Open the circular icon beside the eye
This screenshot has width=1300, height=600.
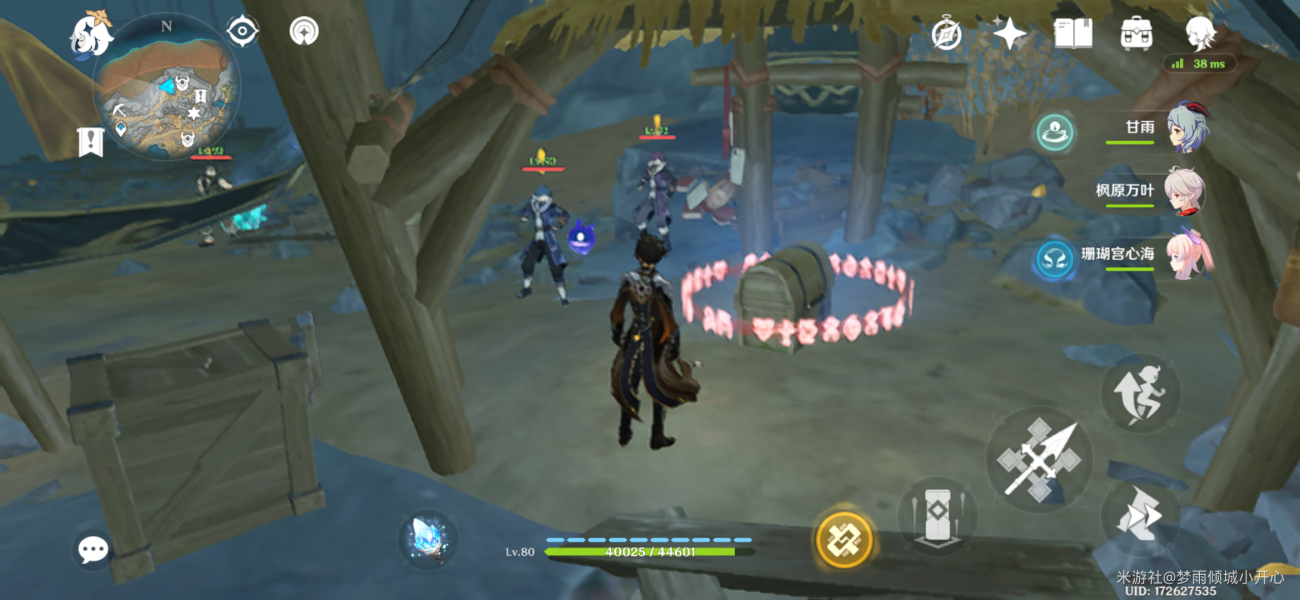304,32
